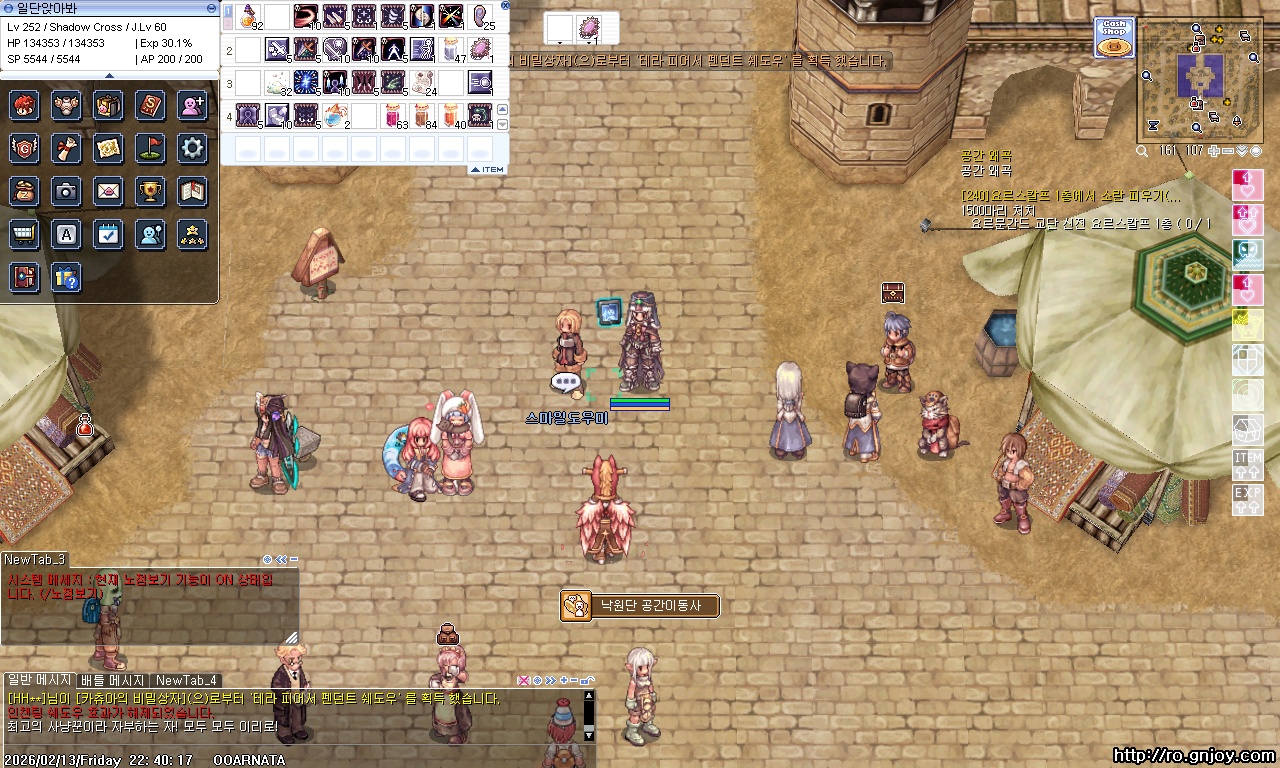Click the 낙원단 공간이동사 label
The height and width of the screenshot is (768, 1280).
640,605
